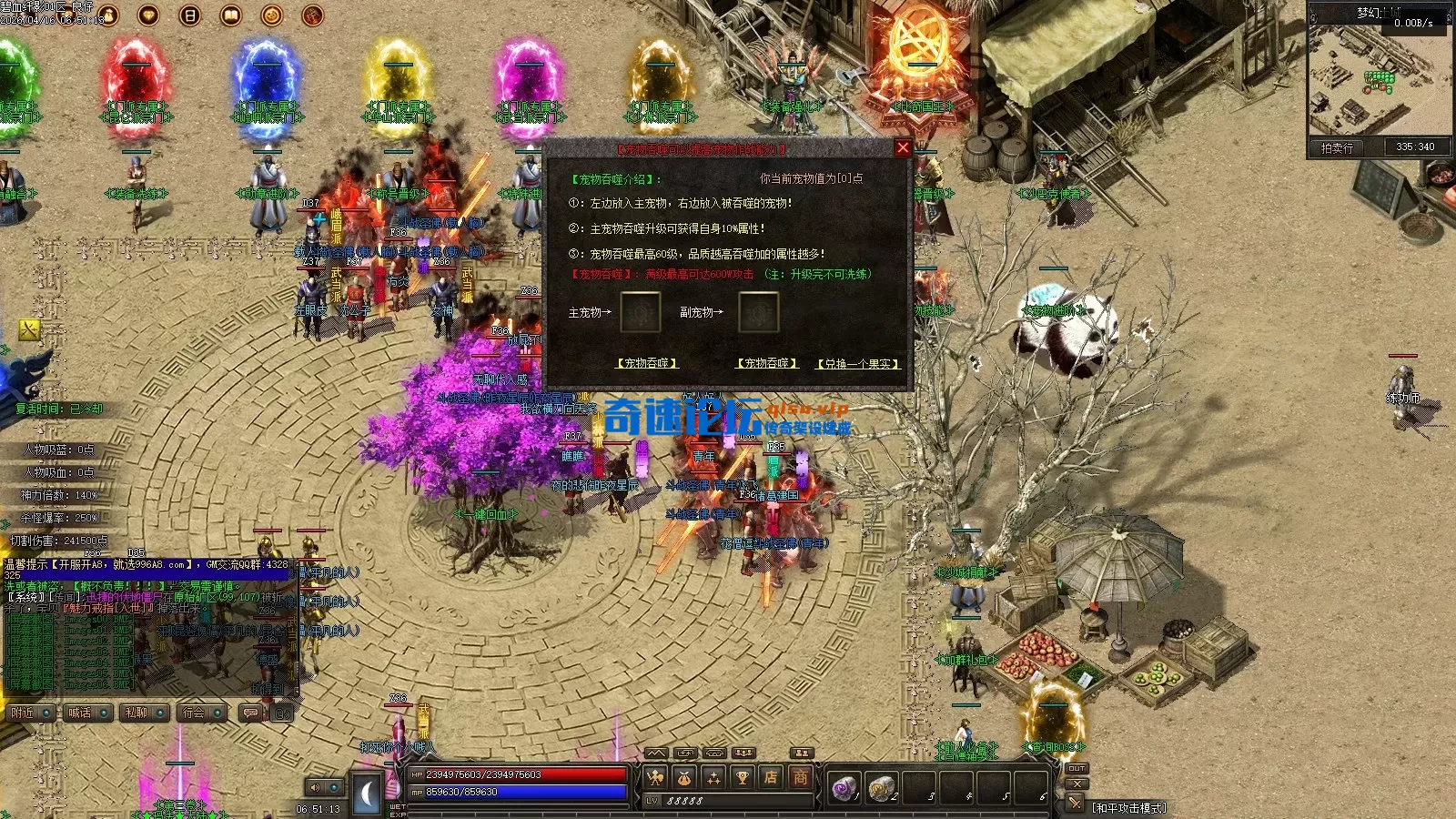Close the pet devour dialog
The height and width of the screenshot is (819, 1456).
point(903,148)
